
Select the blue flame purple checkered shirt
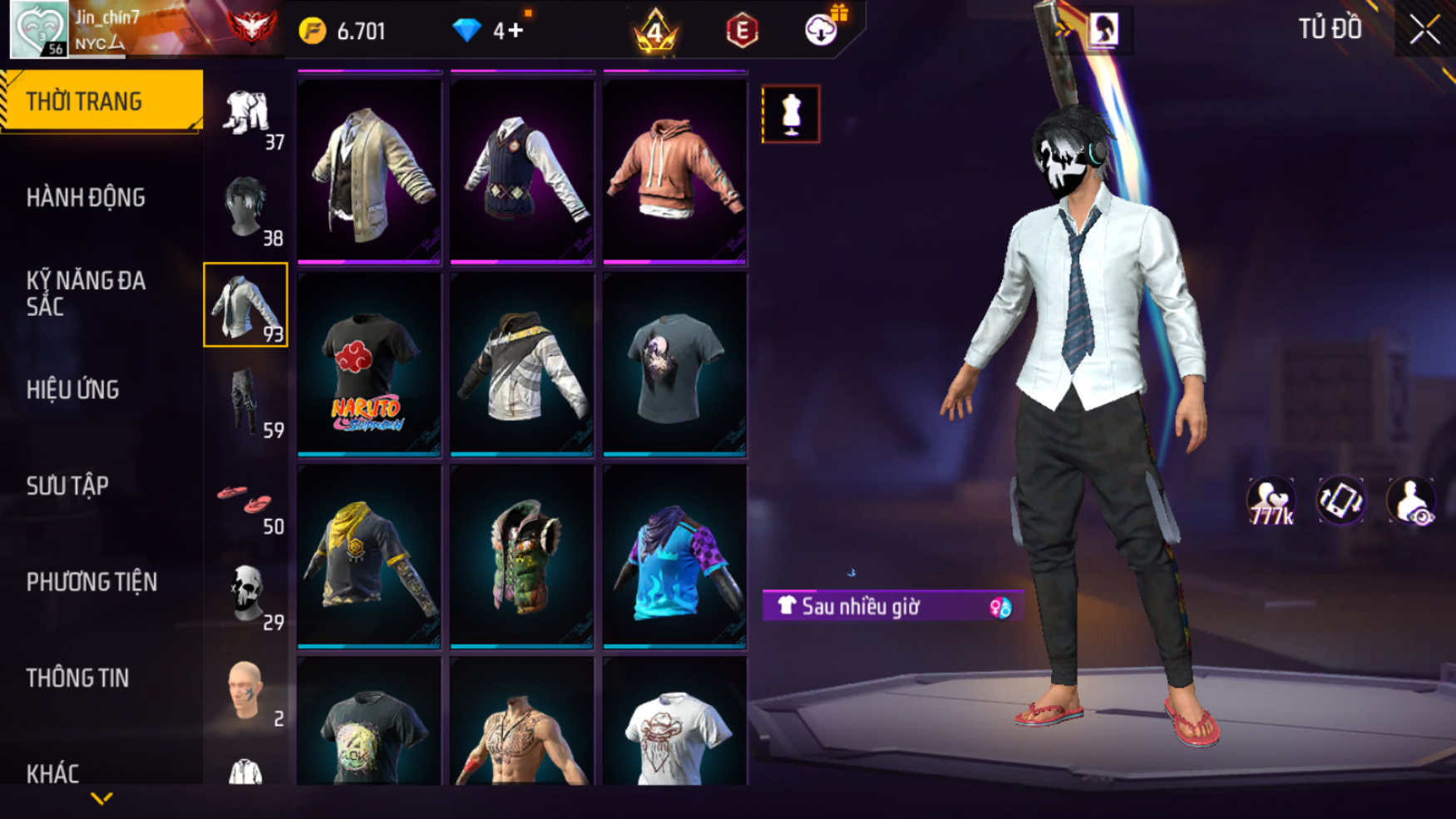click(674, 557)
